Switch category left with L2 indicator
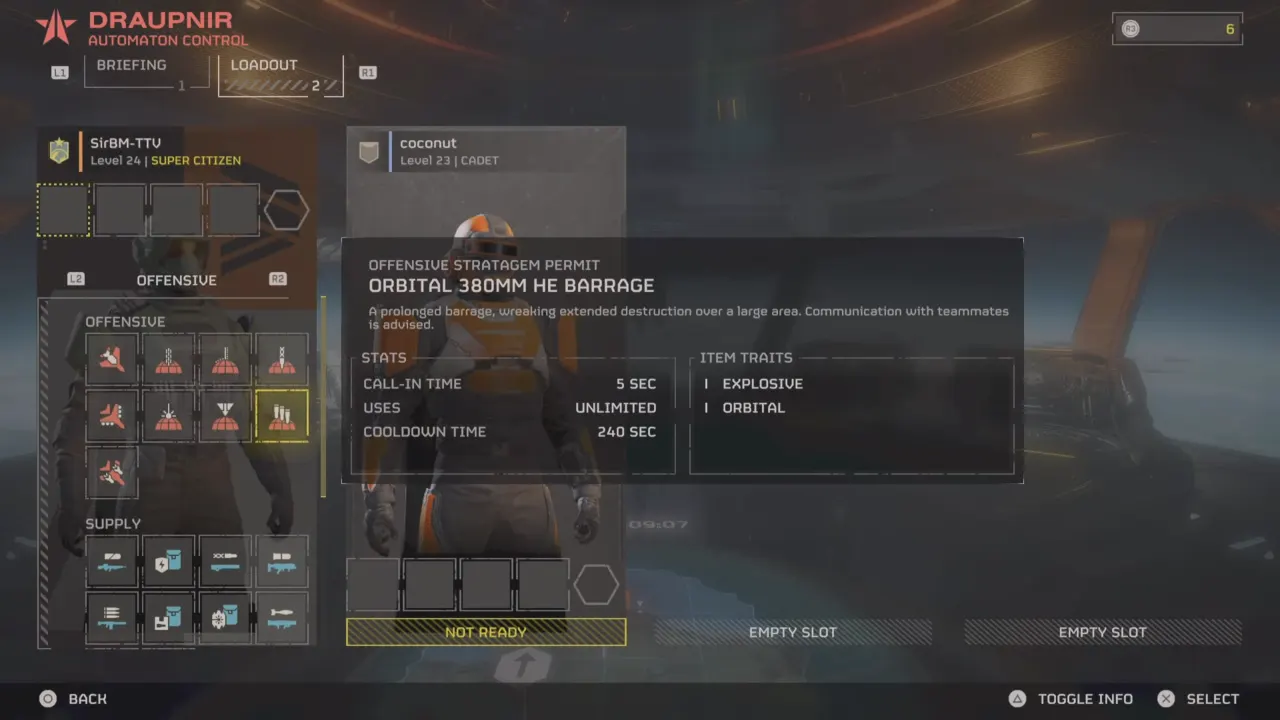 click(x=76, y=279)
